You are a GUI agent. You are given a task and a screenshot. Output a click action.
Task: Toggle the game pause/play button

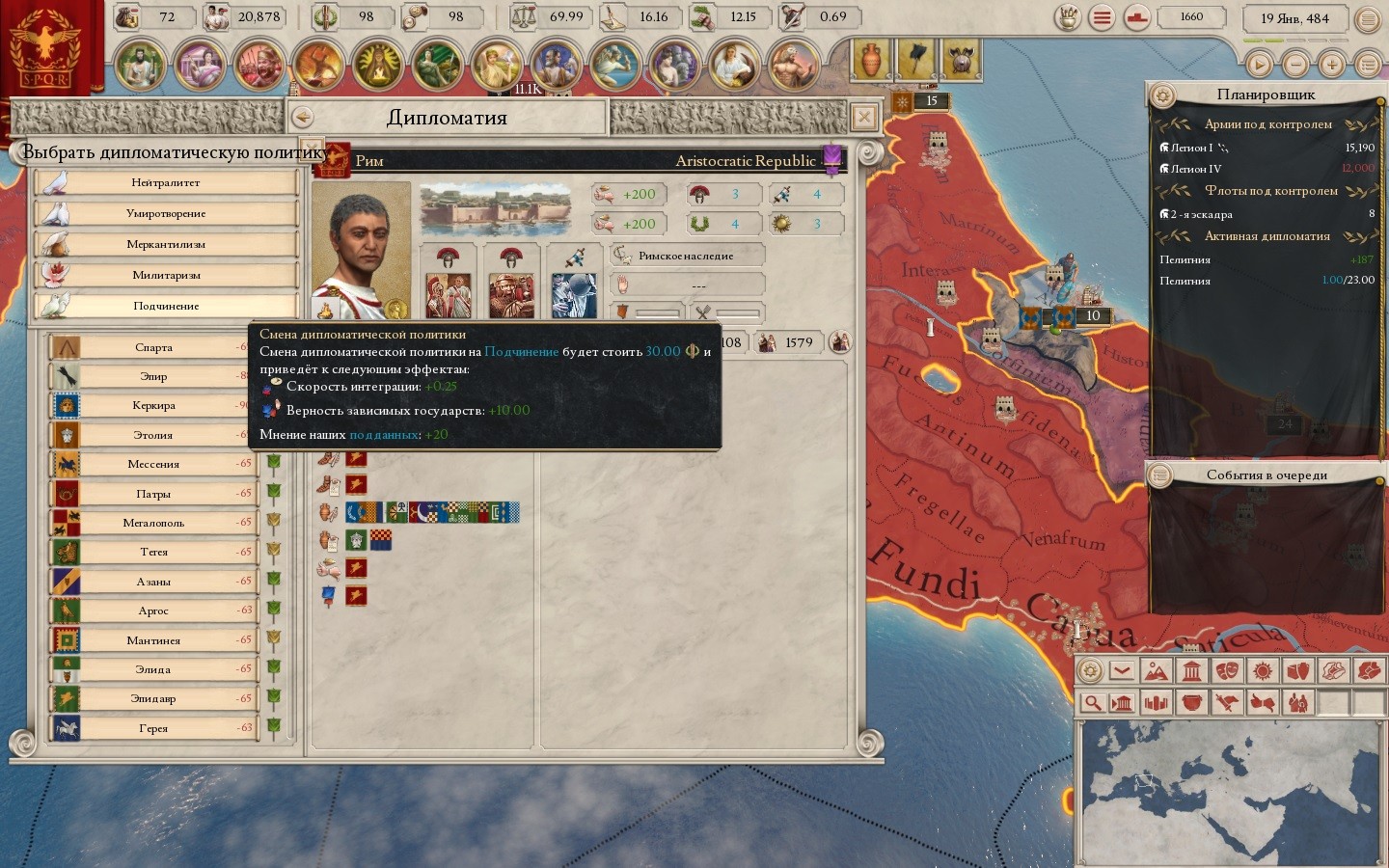click(x=1259, y=65)
